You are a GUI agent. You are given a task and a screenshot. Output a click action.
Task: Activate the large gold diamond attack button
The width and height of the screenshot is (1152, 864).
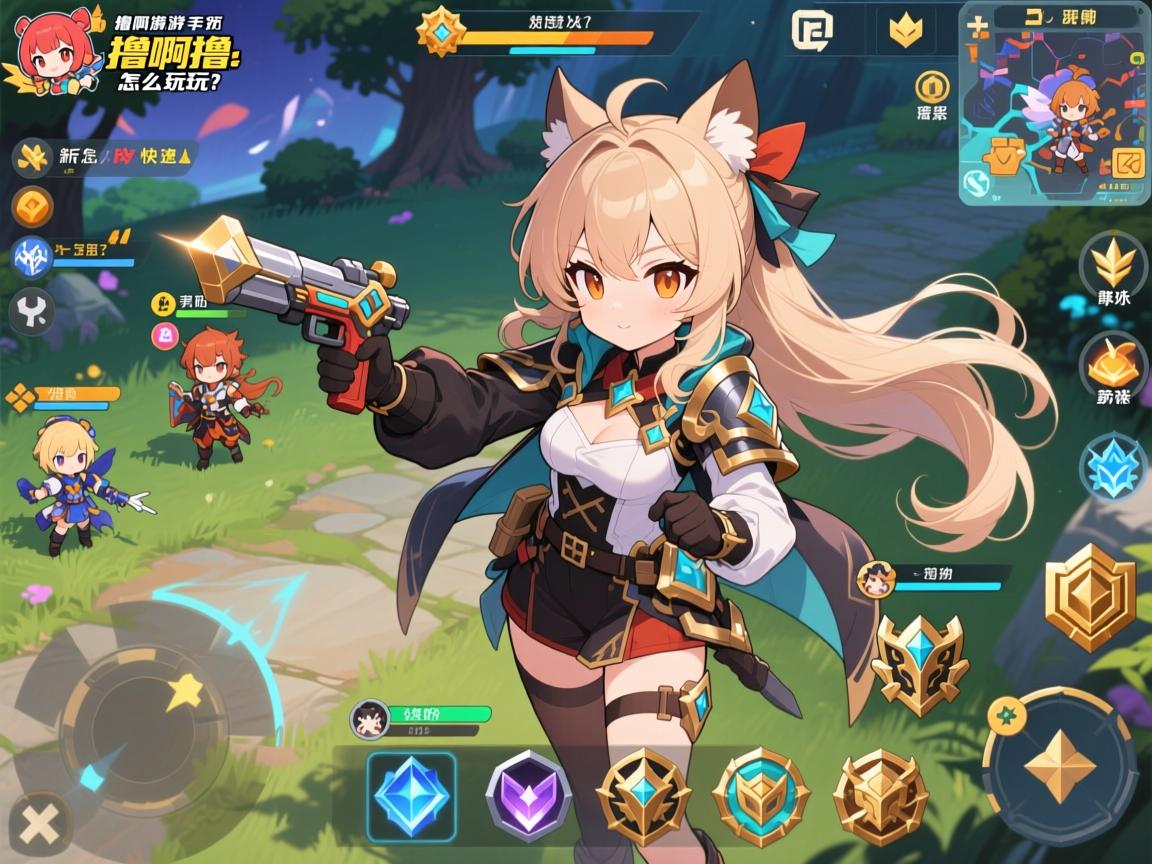pyautogui.click(x=1060, y=766)
